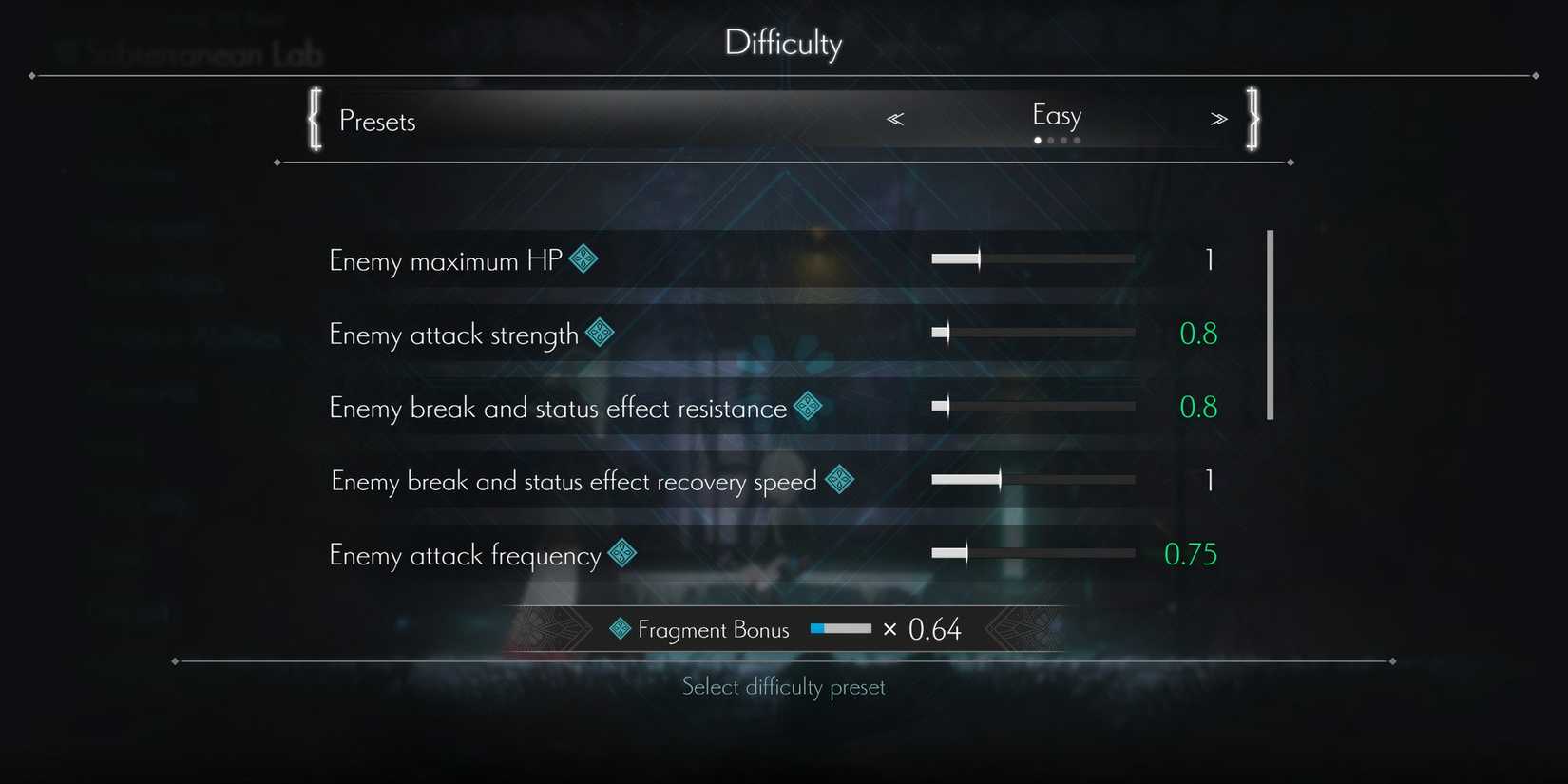Select the second preset pagination dot
Screen dimensions: 1568x784
[1050, 140]
